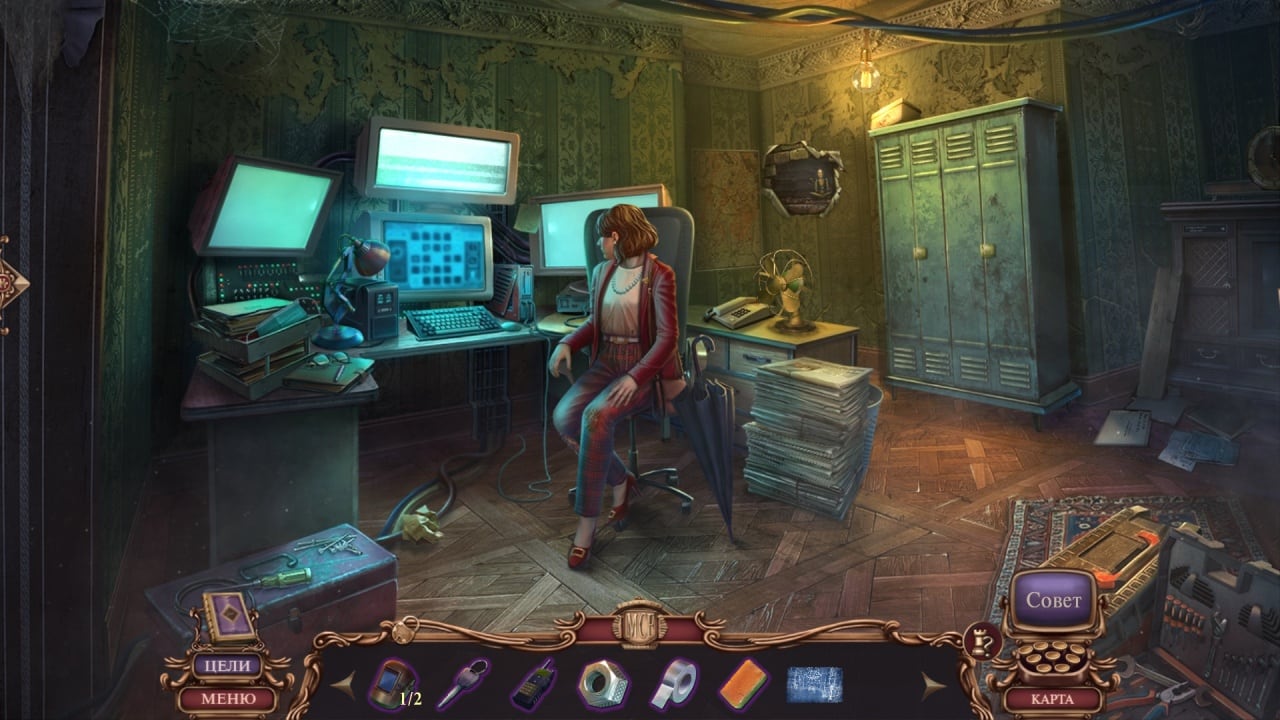Pick the key with keyring from inventory
1280x720 pixels.
click(x=461, y=684)
